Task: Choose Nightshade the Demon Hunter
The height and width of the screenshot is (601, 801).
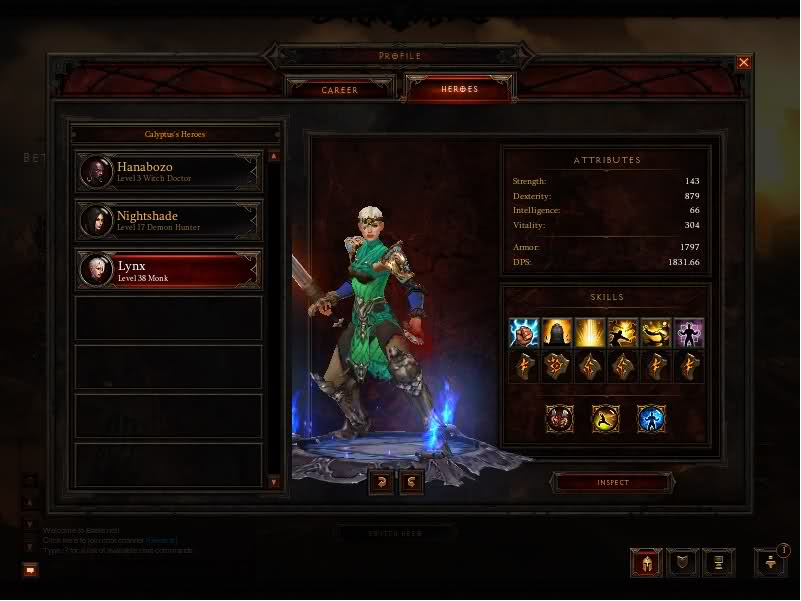Action: click(168, 220)
